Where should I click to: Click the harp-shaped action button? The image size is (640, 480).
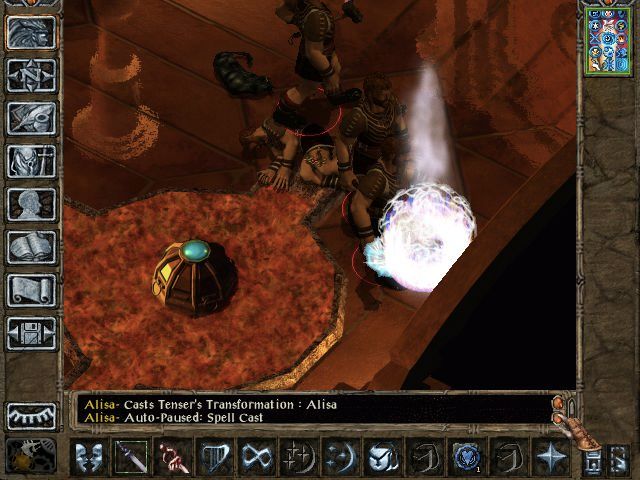(x=215, y=457)
